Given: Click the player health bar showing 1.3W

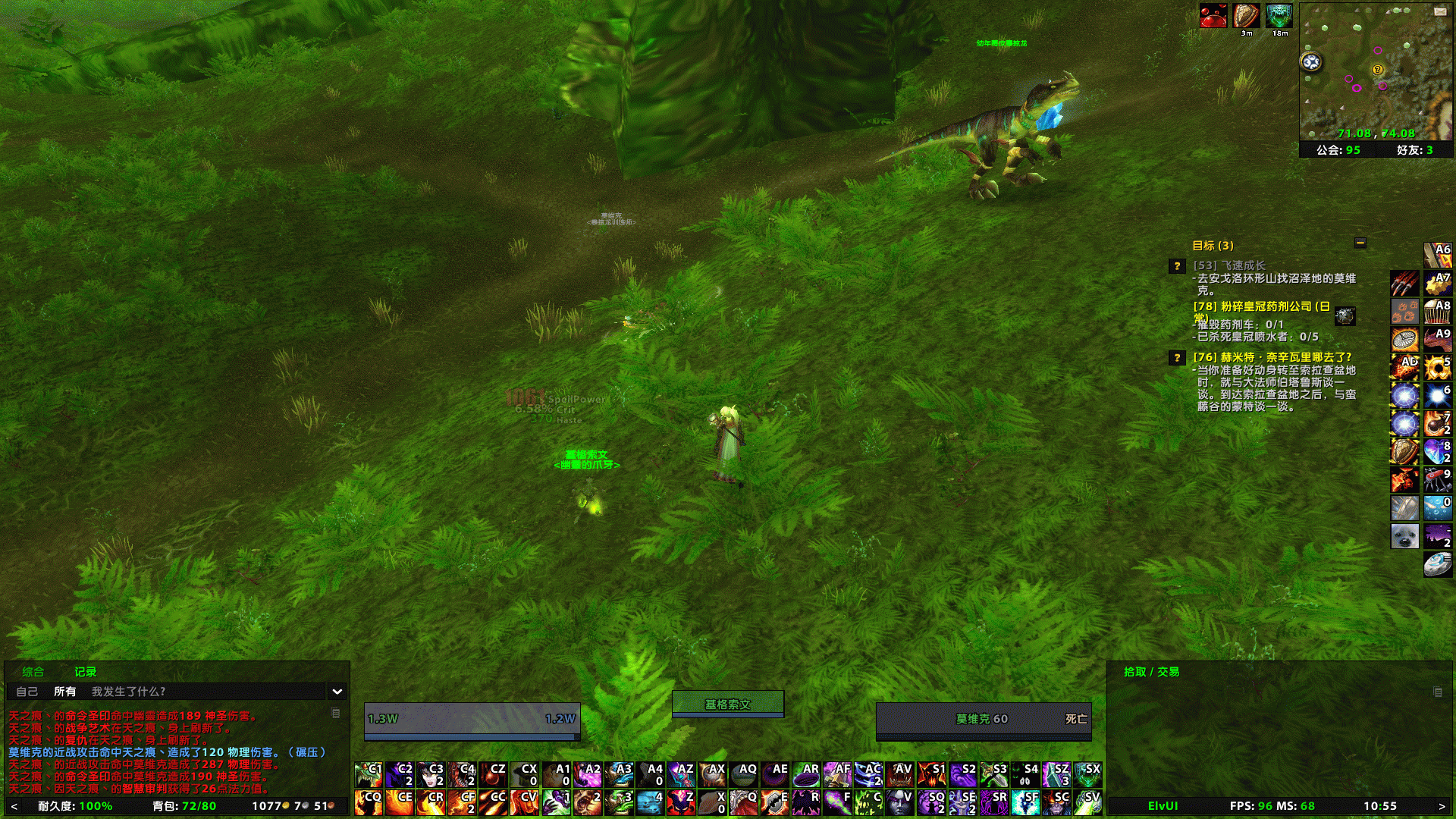Looking at the screenshot, I should pyautogui.click(x=470, y=718).
